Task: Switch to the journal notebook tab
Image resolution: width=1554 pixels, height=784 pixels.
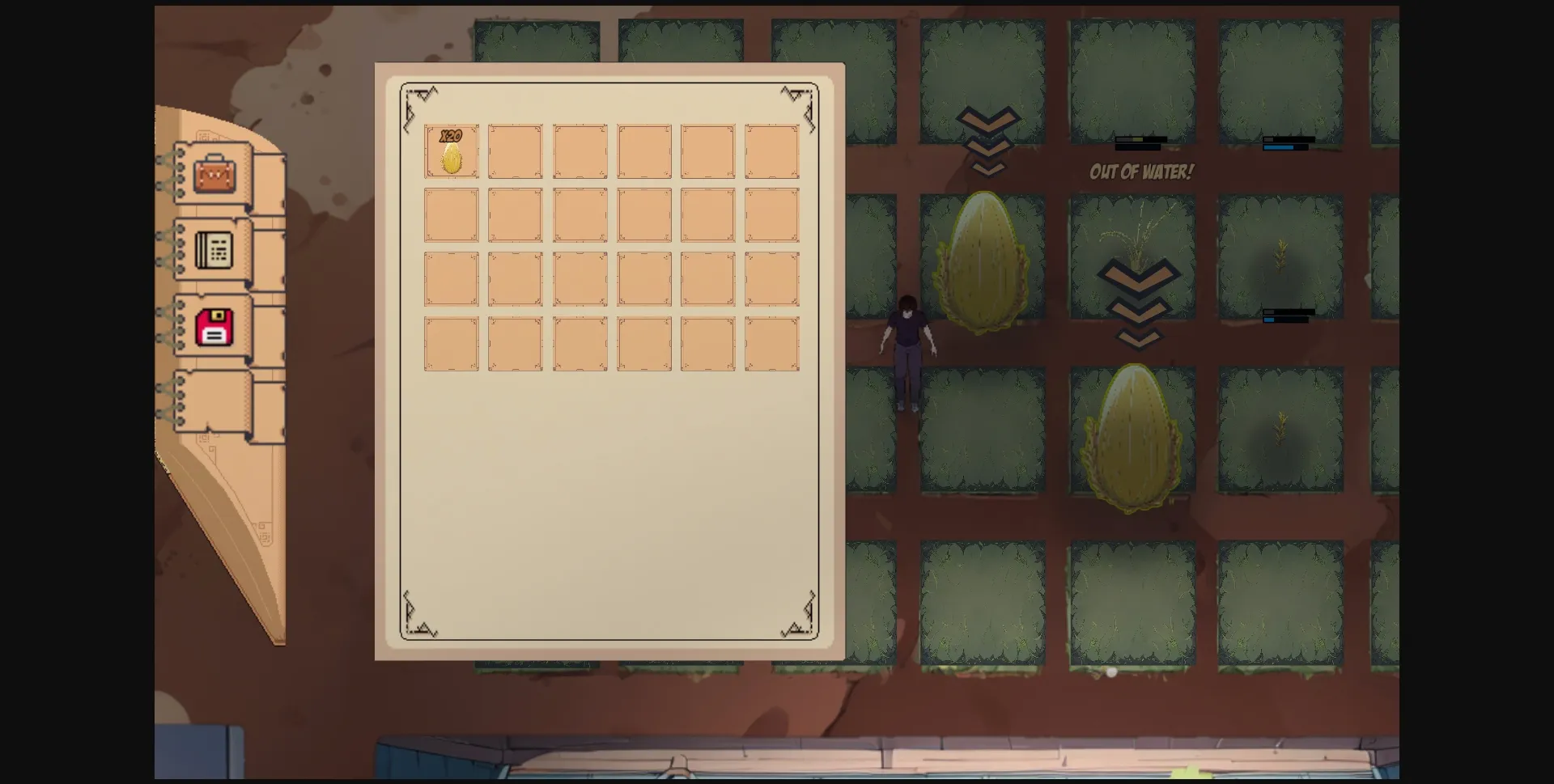Action: 213,249
